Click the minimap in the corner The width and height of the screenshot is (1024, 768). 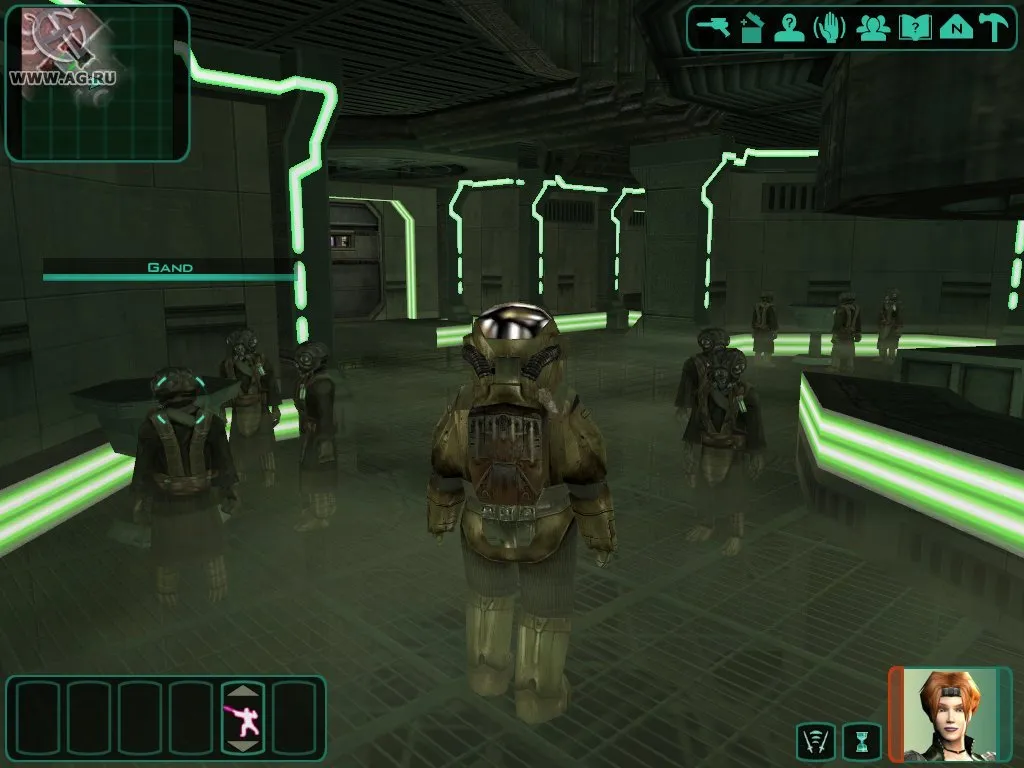click(x=97, y=83)
